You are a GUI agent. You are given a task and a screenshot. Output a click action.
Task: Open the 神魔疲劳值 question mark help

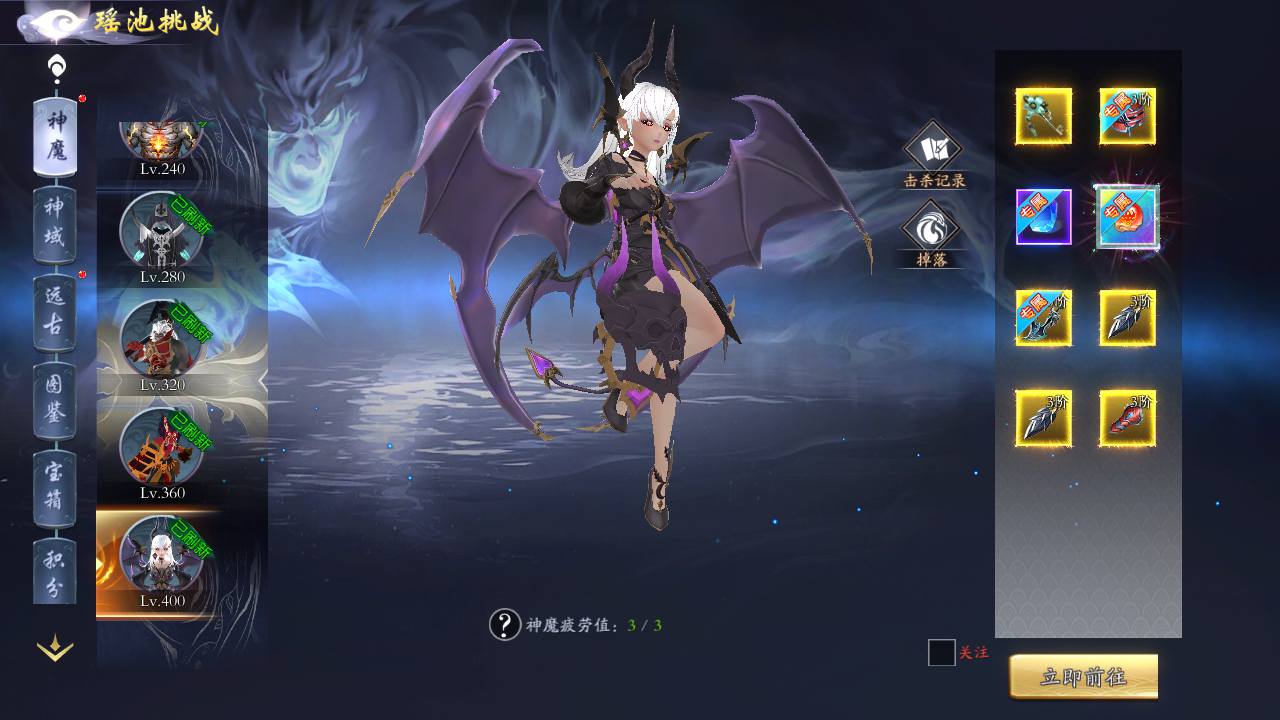click(504, 625)
